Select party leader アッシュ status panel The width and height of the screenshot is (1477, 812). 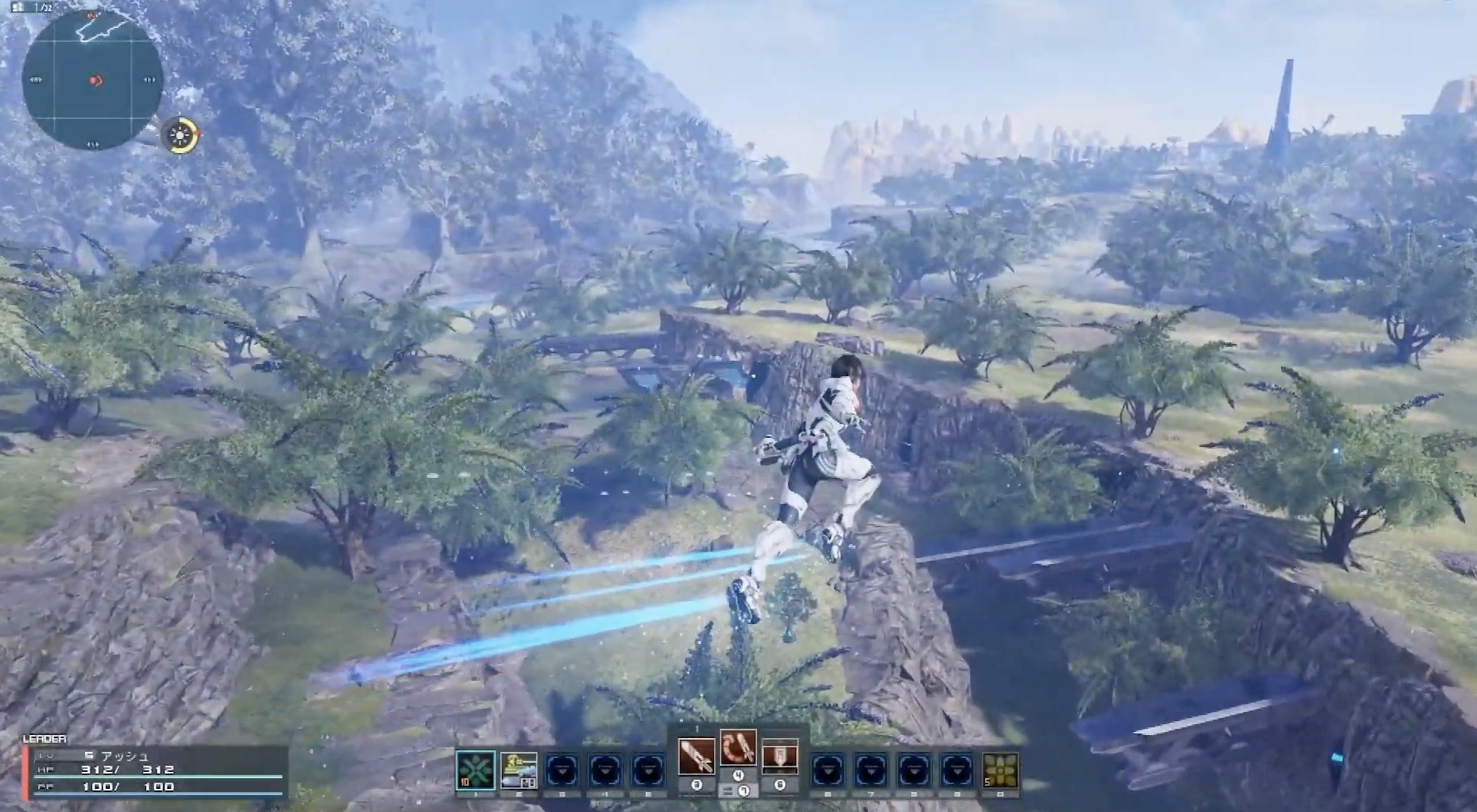[156, 772]
